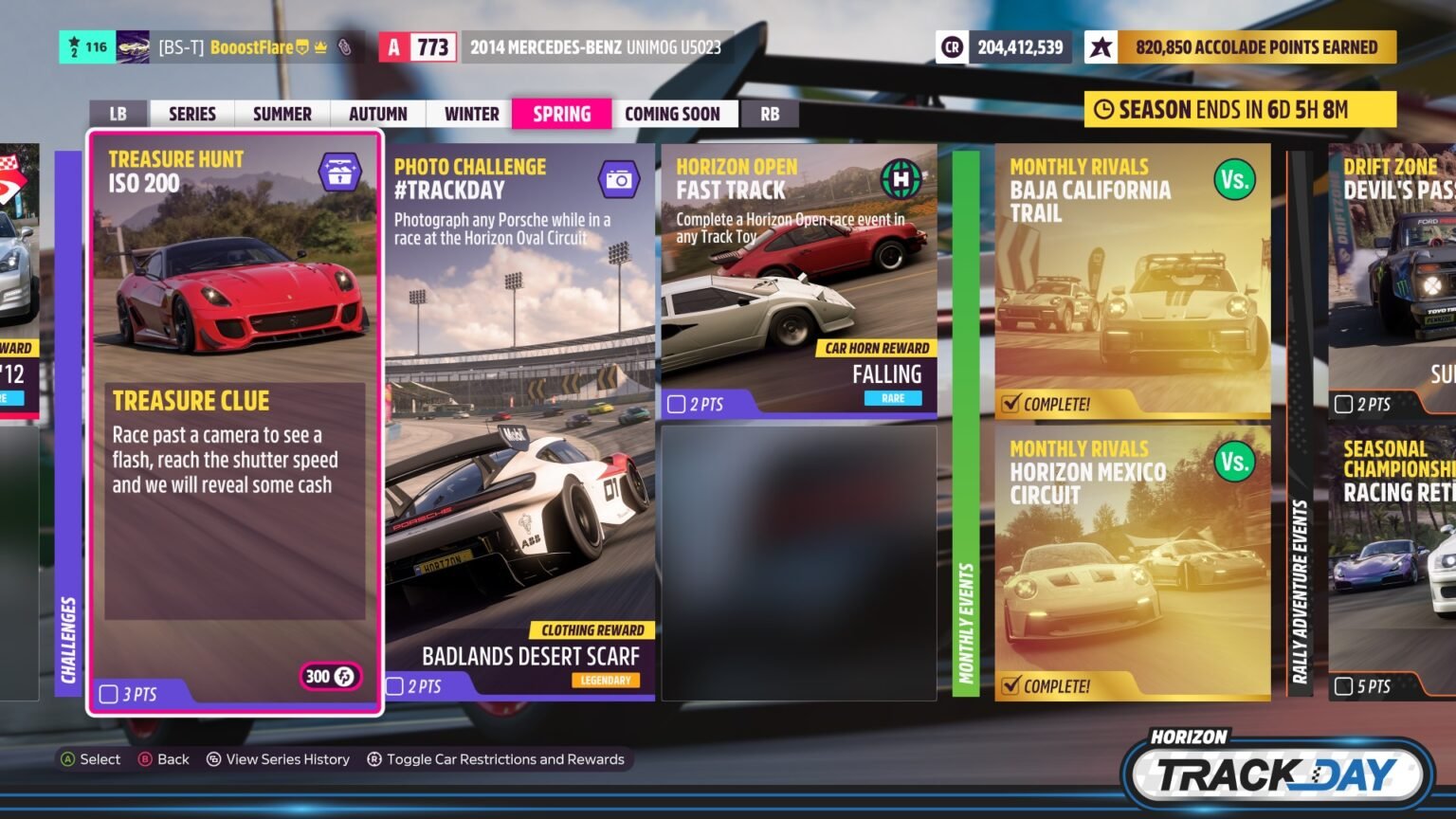Click the CR credits icon near the balance
Viewport: 1456px width, 819px height.
click(x=952, y=46)
